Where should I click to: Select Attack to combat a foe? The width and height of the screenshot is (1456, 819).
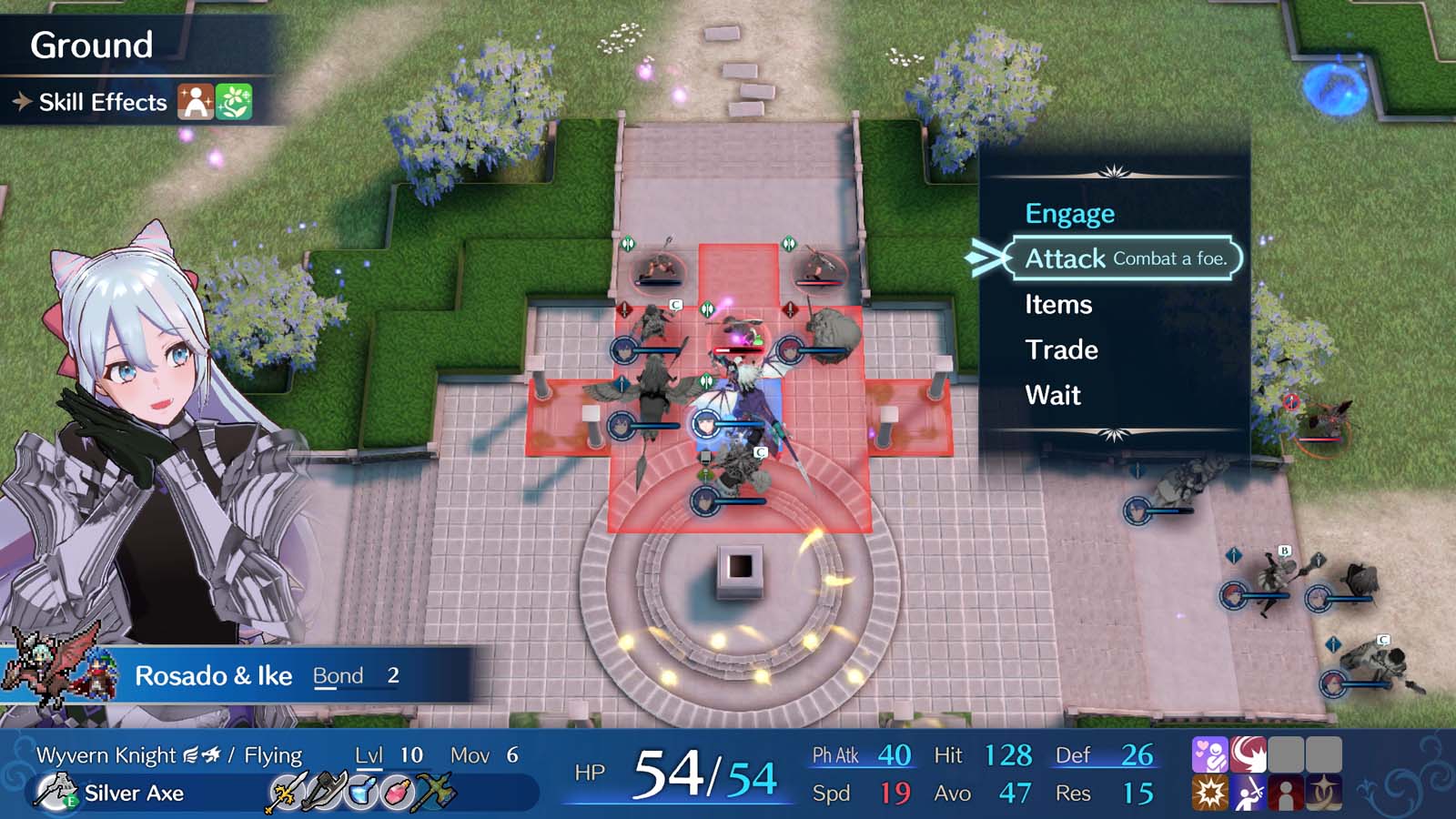[1065, 258]
